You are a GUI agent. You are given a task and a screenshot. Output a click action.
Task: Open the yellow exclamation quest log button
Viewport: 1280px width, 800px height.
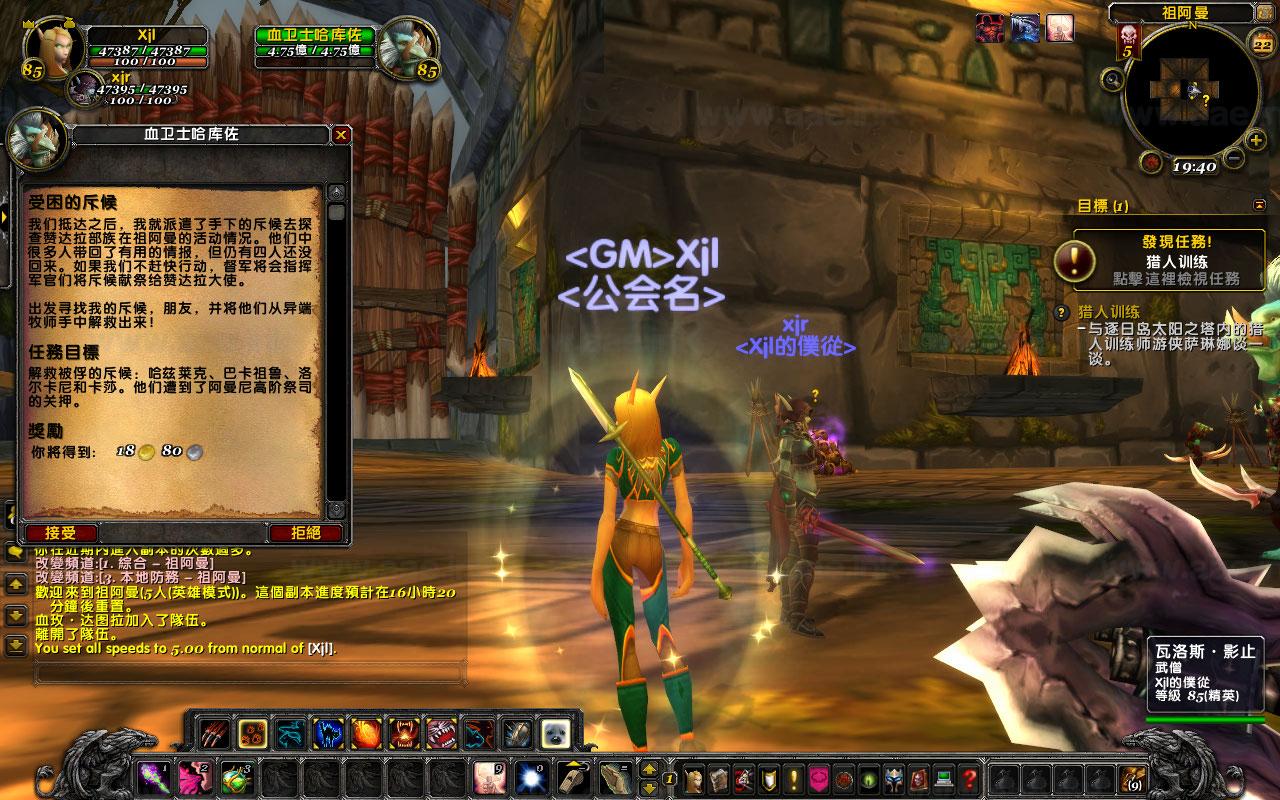click(794, 777)
